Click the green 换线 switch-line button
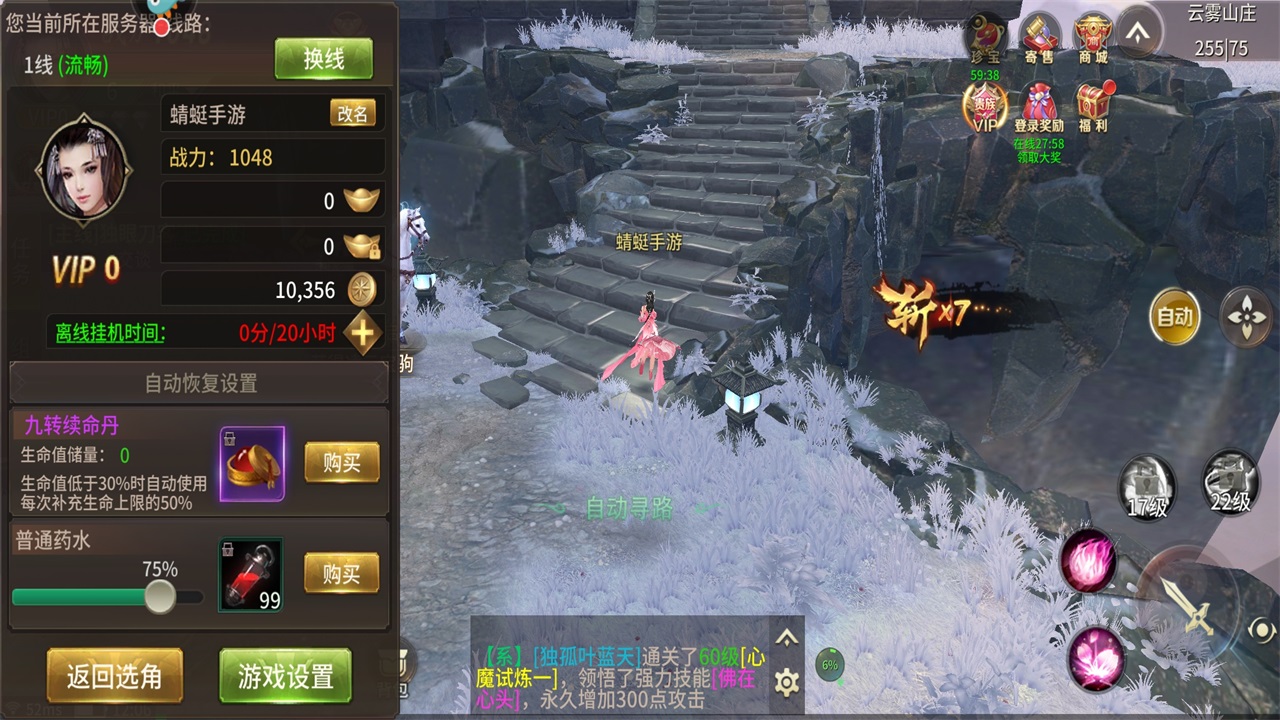Viewport: 1280px width, 720px height. (323, 59)
